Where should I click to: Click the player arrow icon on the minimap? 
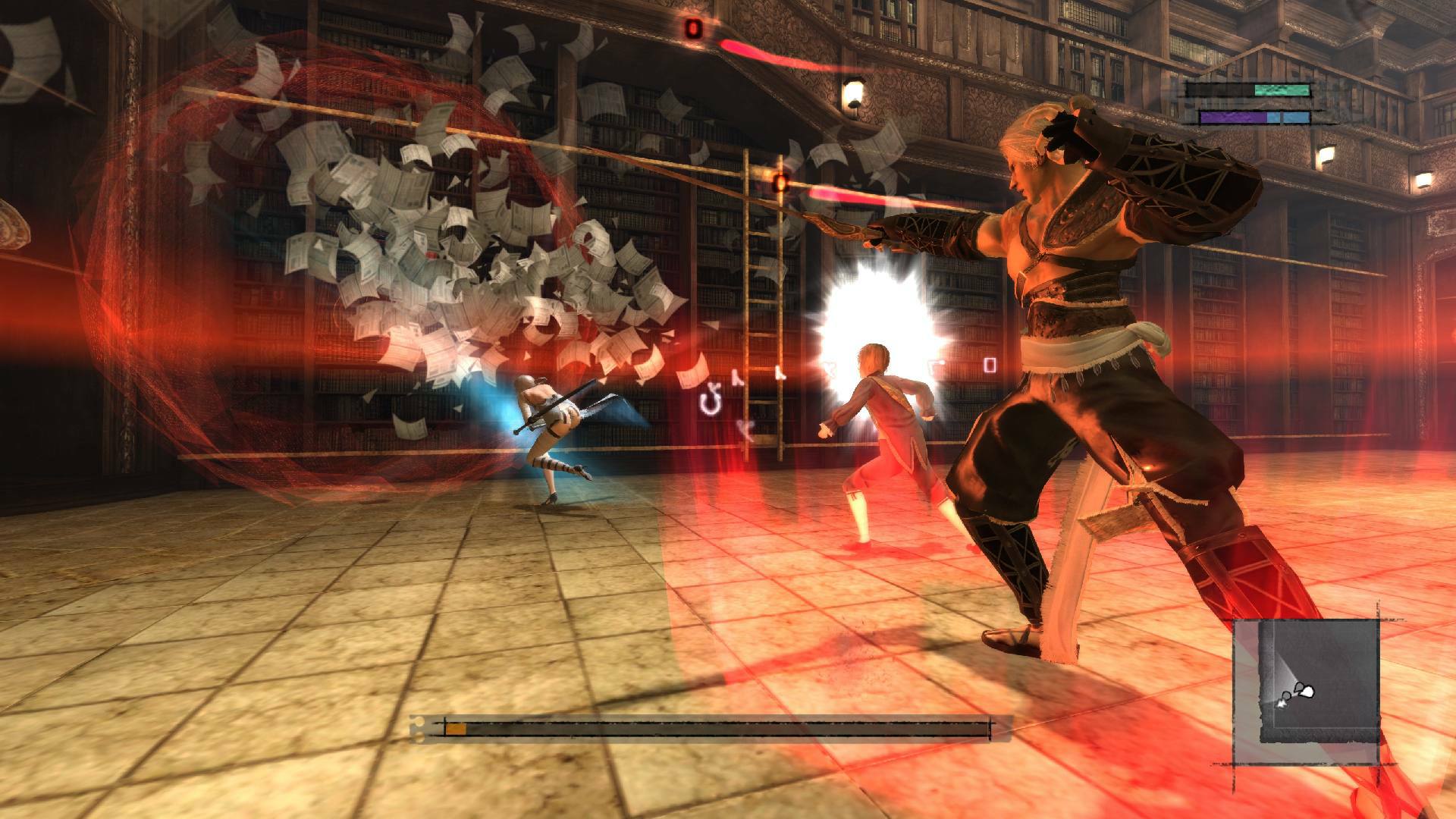[x=1282, y=704]
